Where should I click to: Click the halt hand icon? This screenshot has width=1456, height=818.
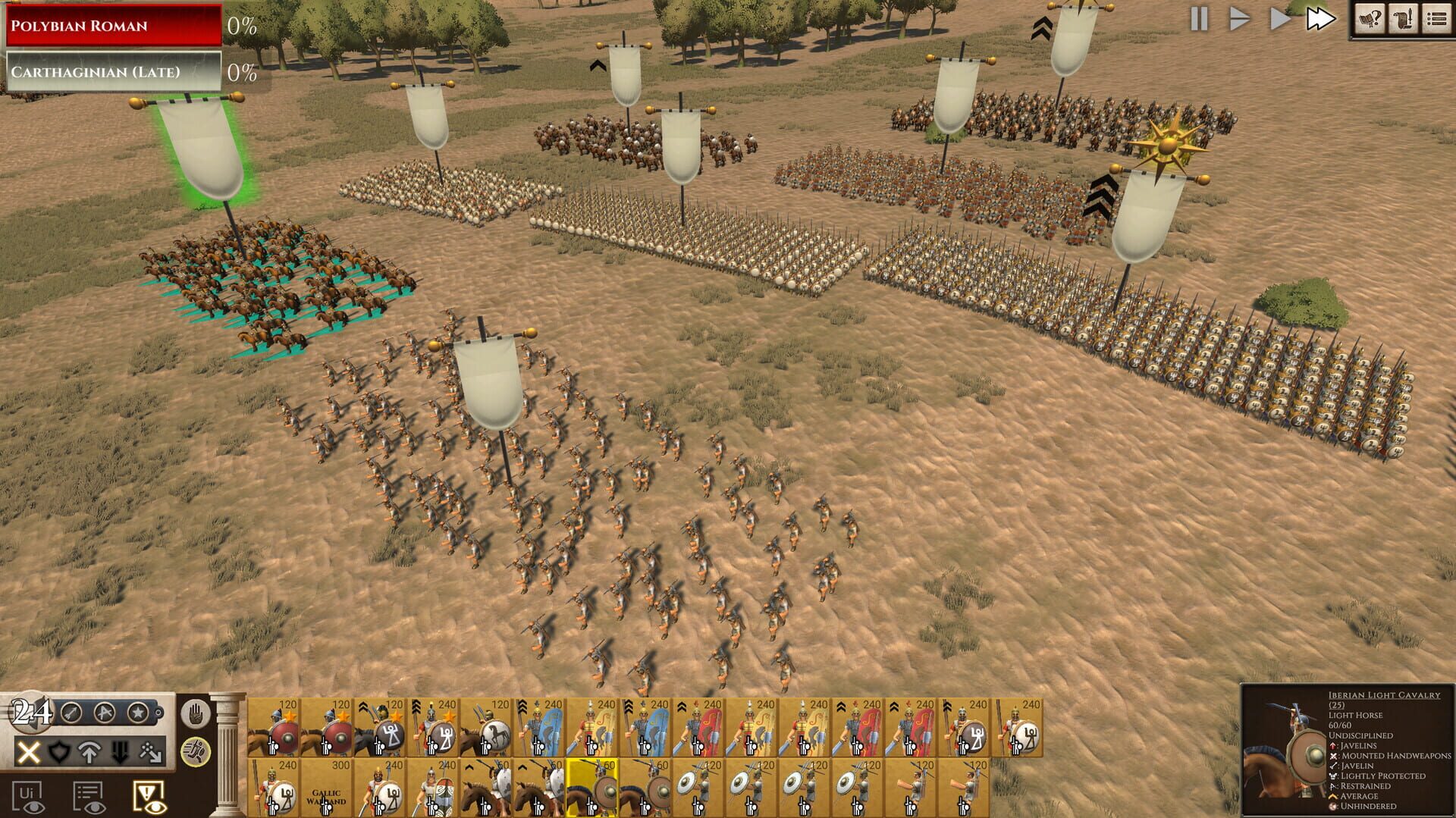click(x=195, y=713)
